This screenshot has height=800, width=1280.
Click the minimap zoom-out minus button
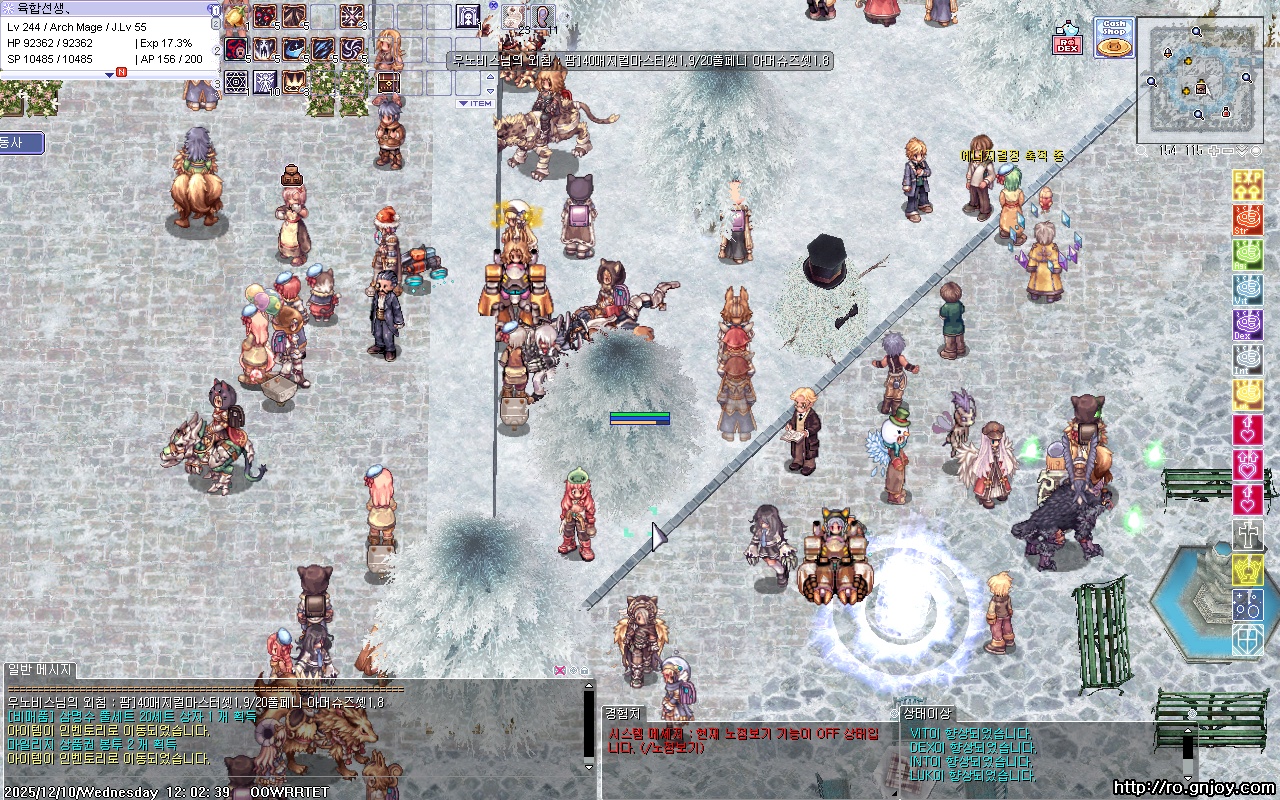tap(1229, 151)
